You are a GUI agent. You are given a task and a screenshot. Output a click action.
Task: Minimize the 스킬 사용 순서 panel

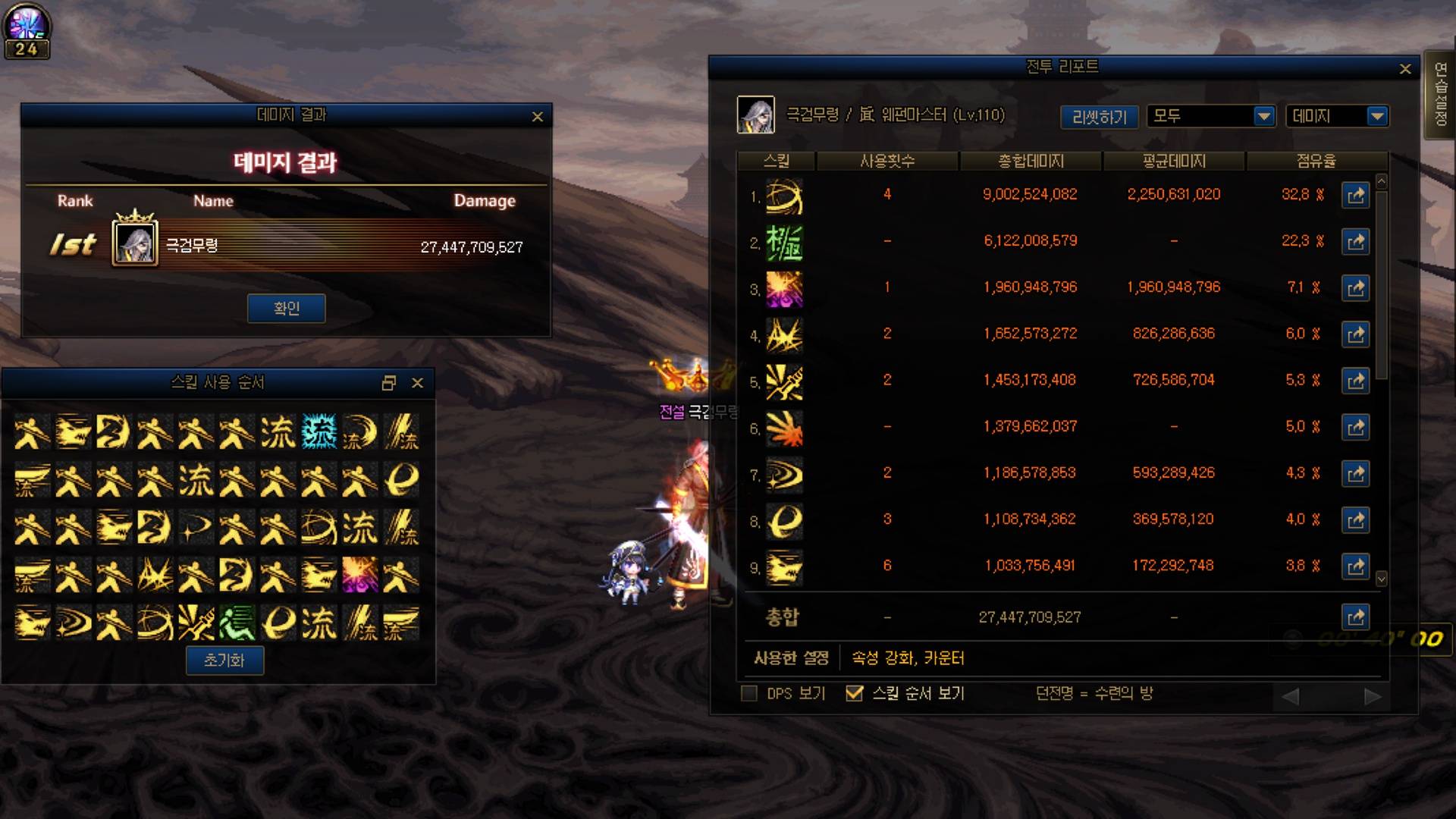click(389, 383)
